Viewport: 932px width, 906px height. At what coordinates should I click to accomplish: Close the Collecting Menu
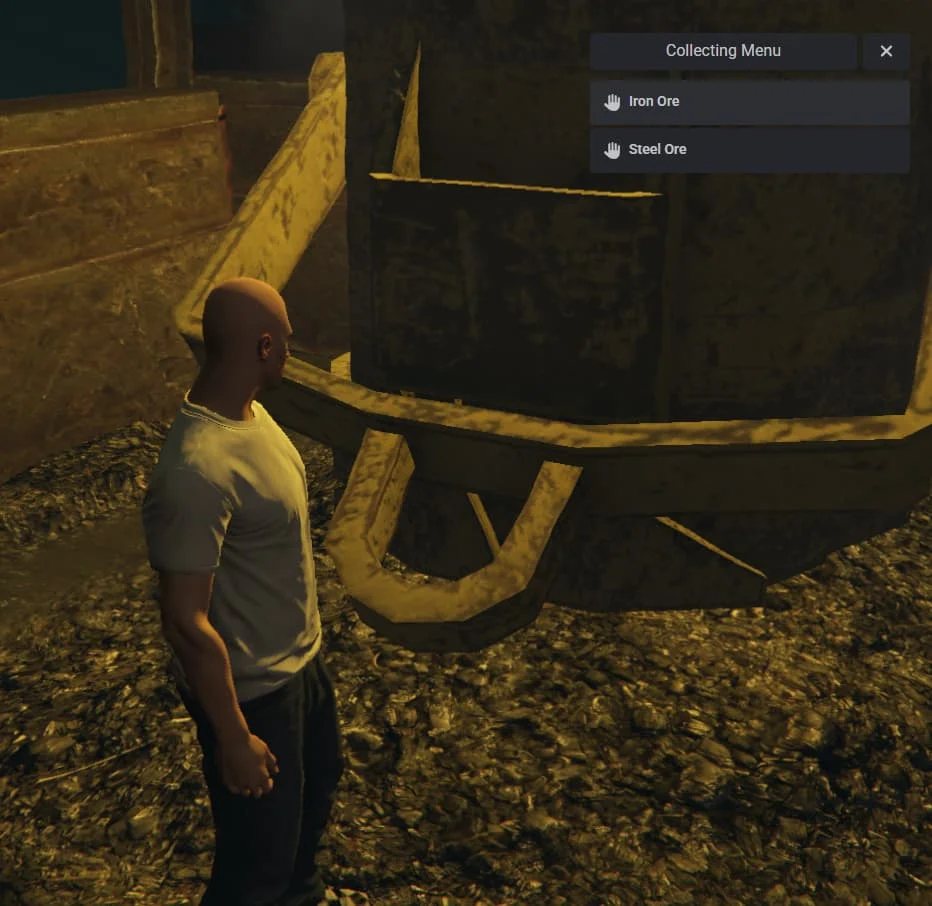pyautogui.click(x=886, y=51)
